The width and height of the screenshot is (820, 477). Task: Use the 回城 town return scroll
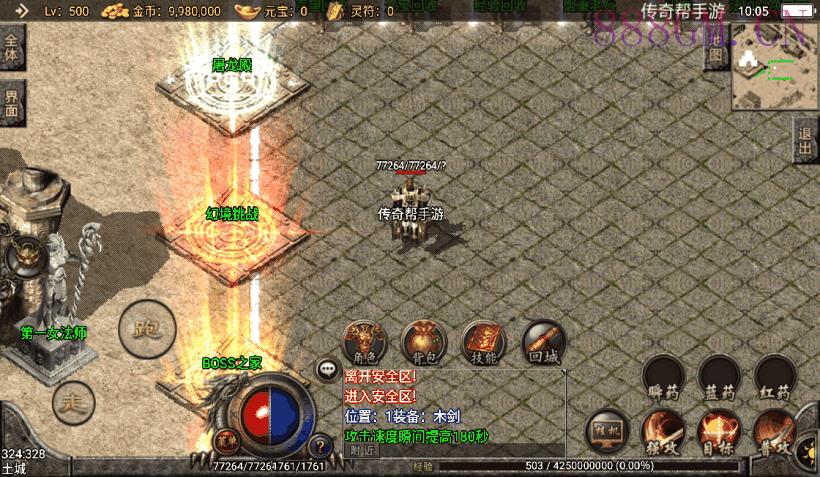pyautogui.click(x=543, y=342)
